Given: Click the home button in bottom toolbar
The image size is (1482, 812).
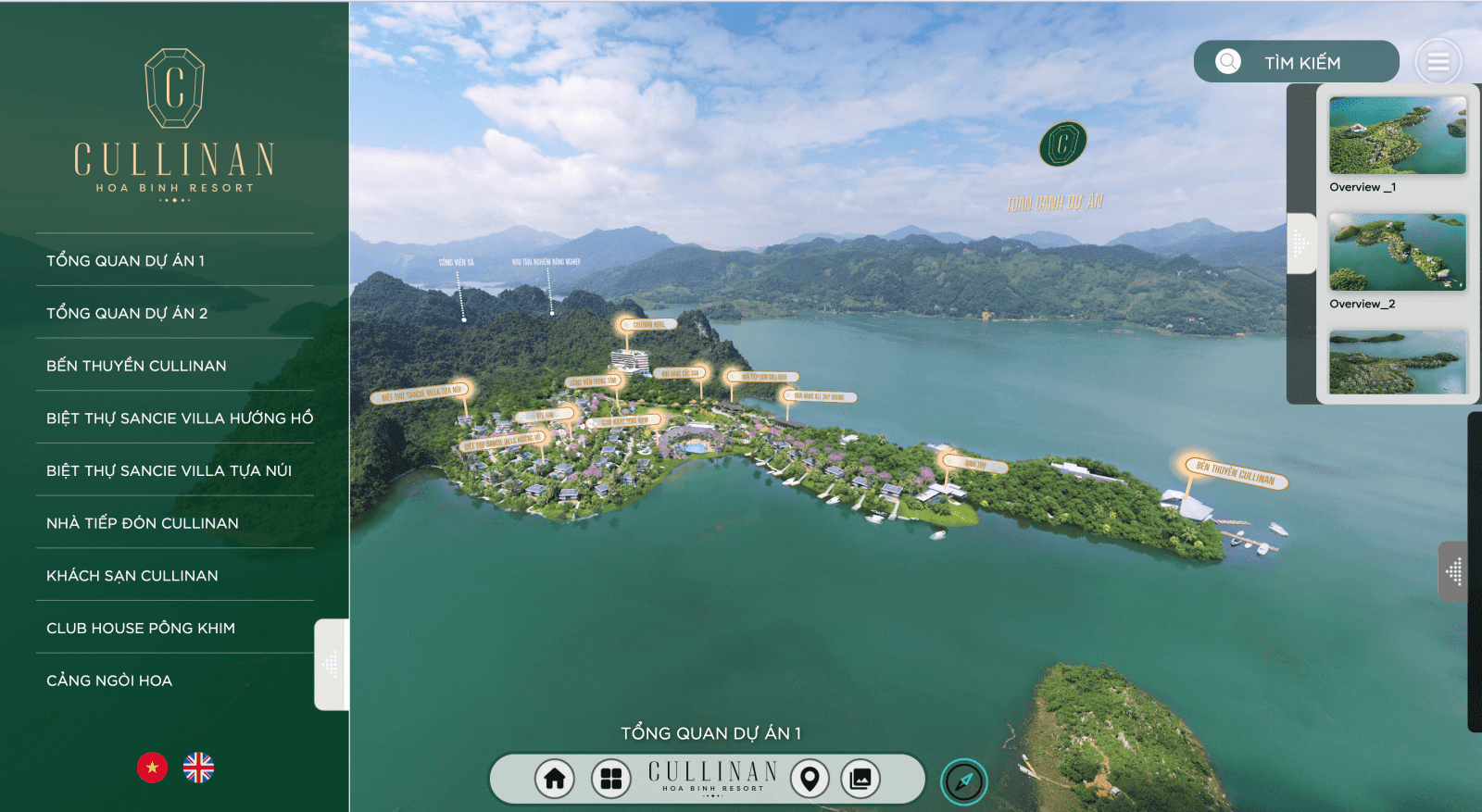Looking at the screenshot, I should 555,779.
